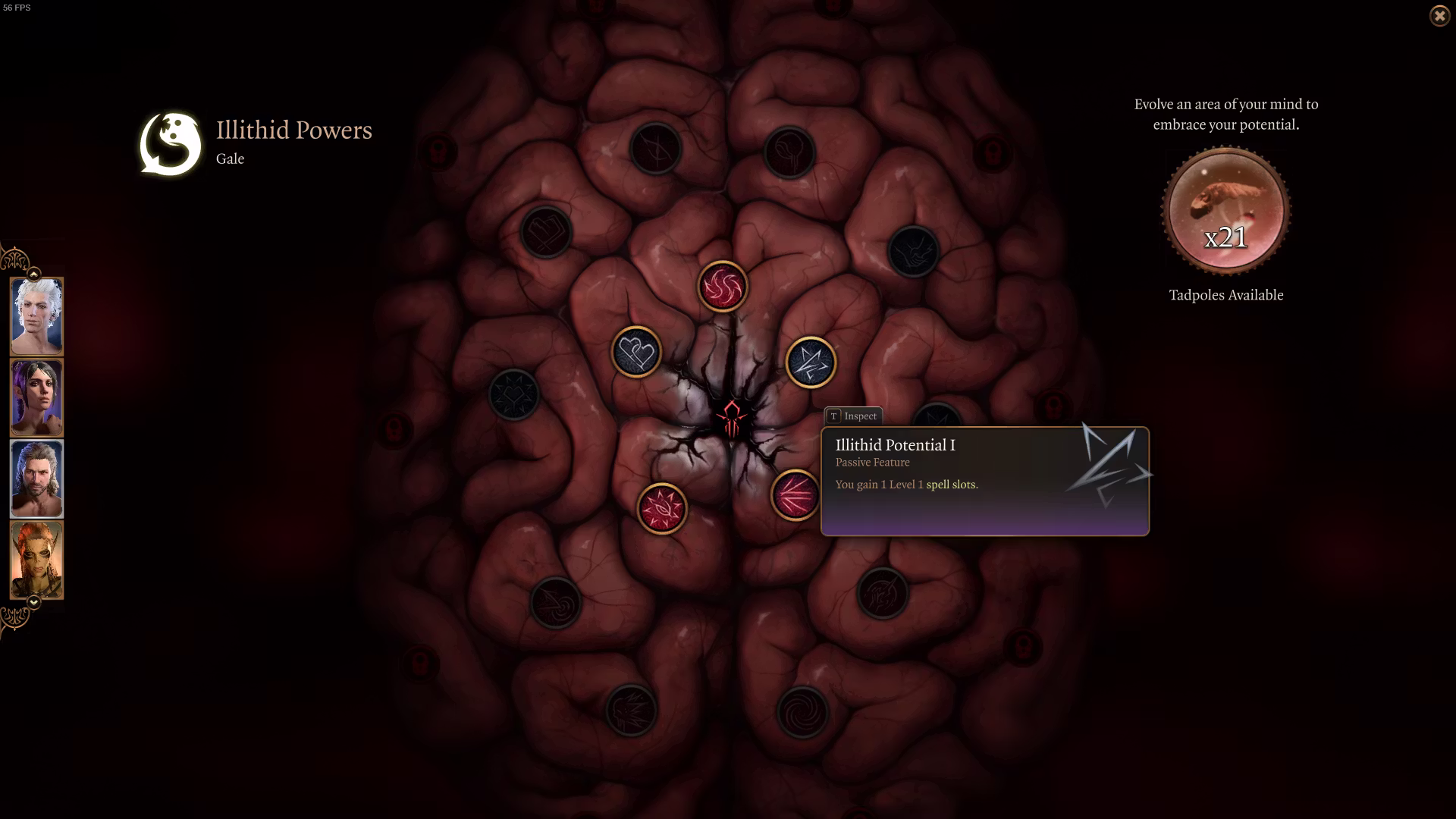
Task: Click the party list up arrow
Action: (x=33, y=273)
